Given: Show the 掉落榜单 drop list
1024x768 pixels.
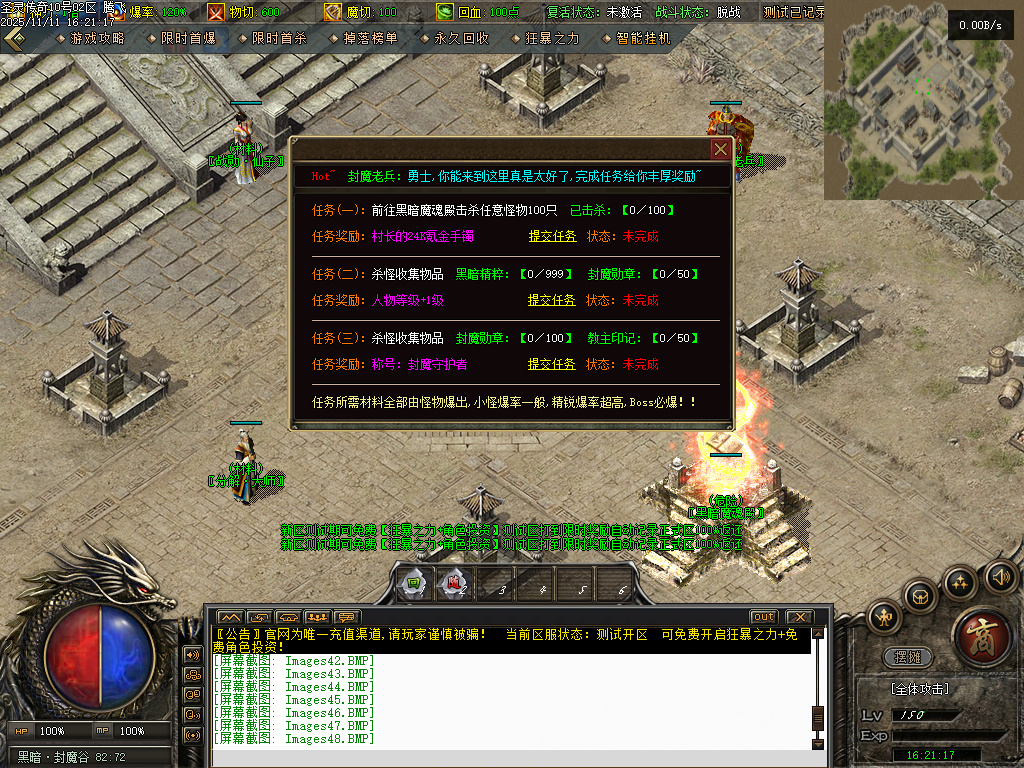Looking at the screenshot, I should 370,38.
